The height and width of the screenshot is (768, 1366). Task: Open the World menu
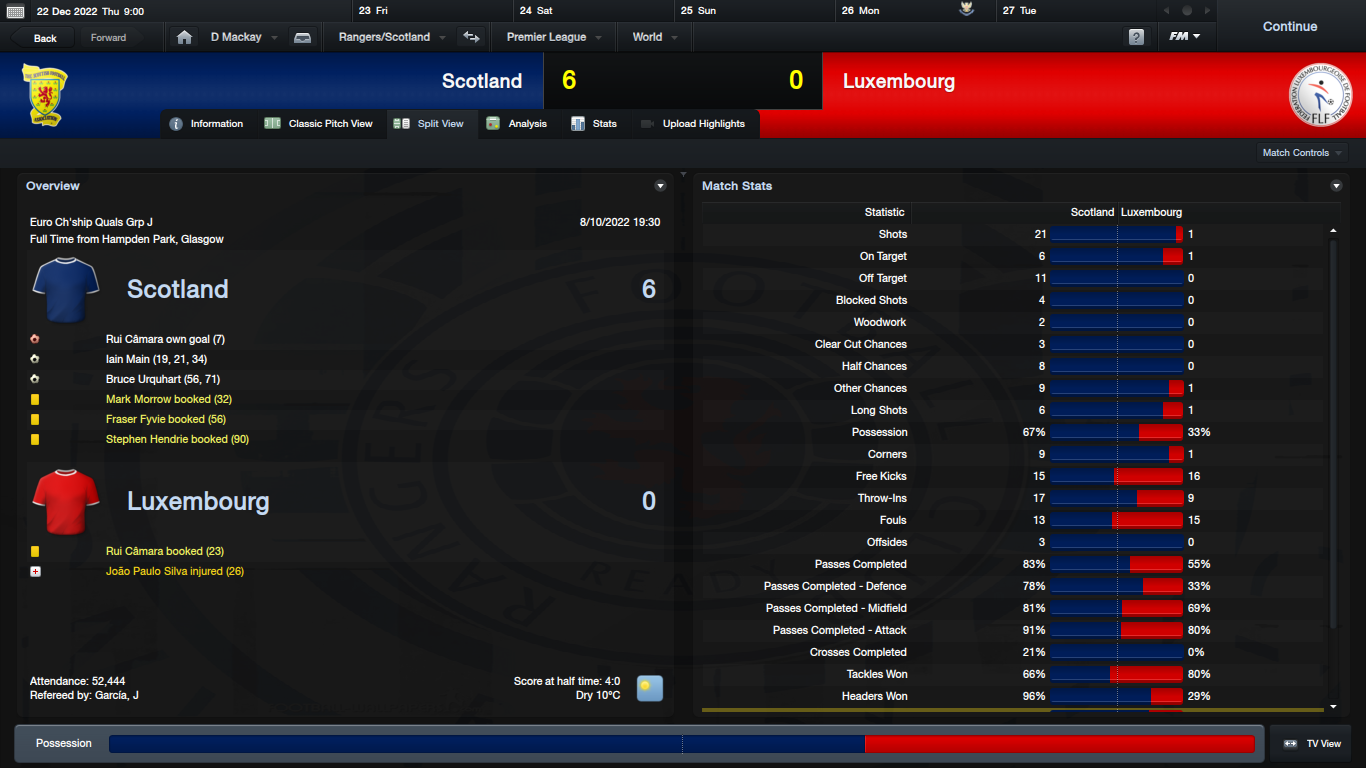click(654, 37)
